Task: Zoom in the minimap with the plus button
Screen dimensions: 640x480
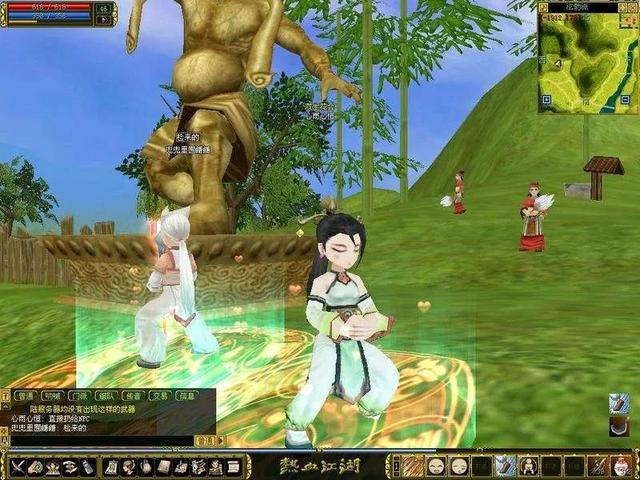Action: point(545,100)
